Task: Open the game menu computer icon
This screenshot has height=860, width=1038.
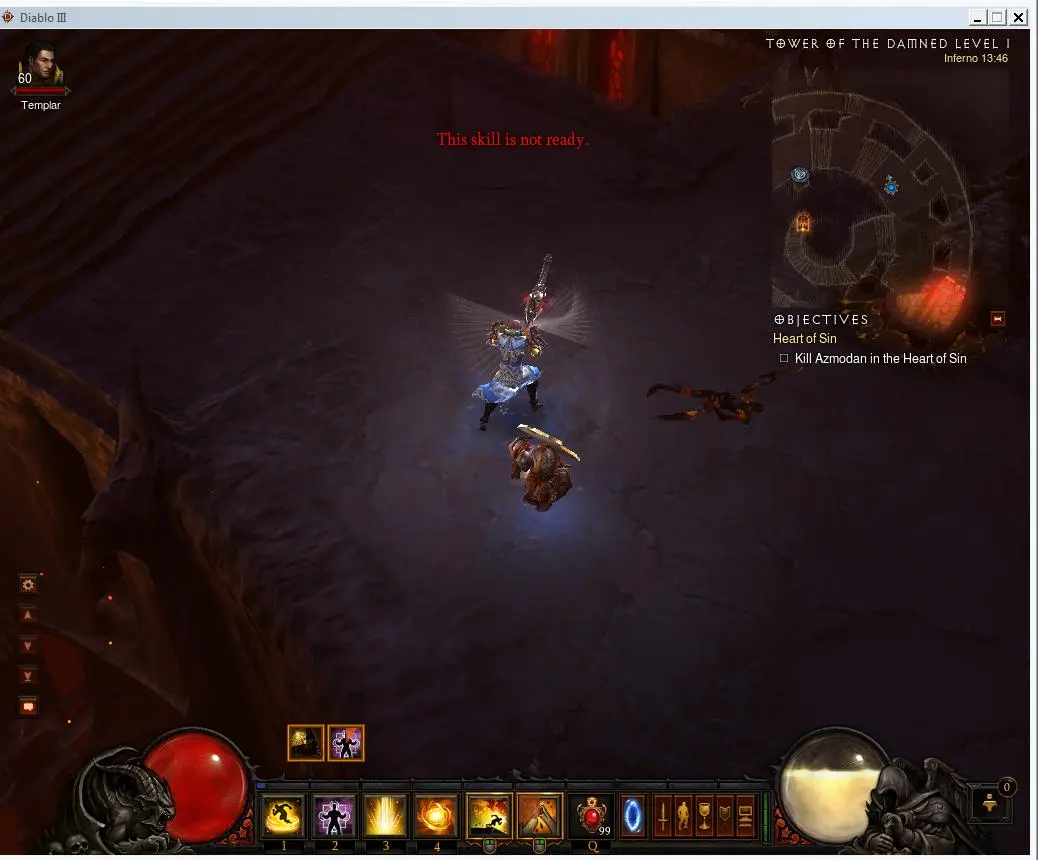Action: 746,816
